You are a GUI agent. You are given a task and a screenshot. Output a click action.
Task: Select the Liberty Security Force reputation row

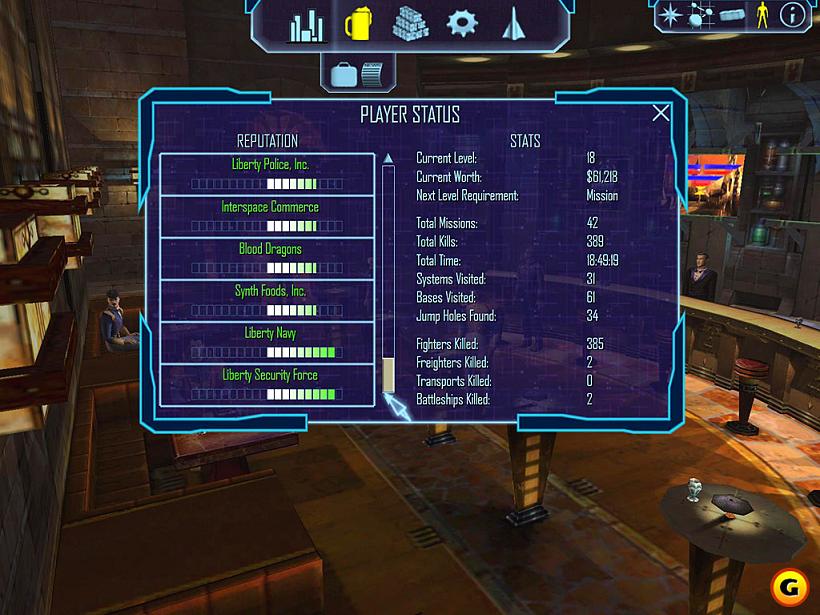pos(266,384)
